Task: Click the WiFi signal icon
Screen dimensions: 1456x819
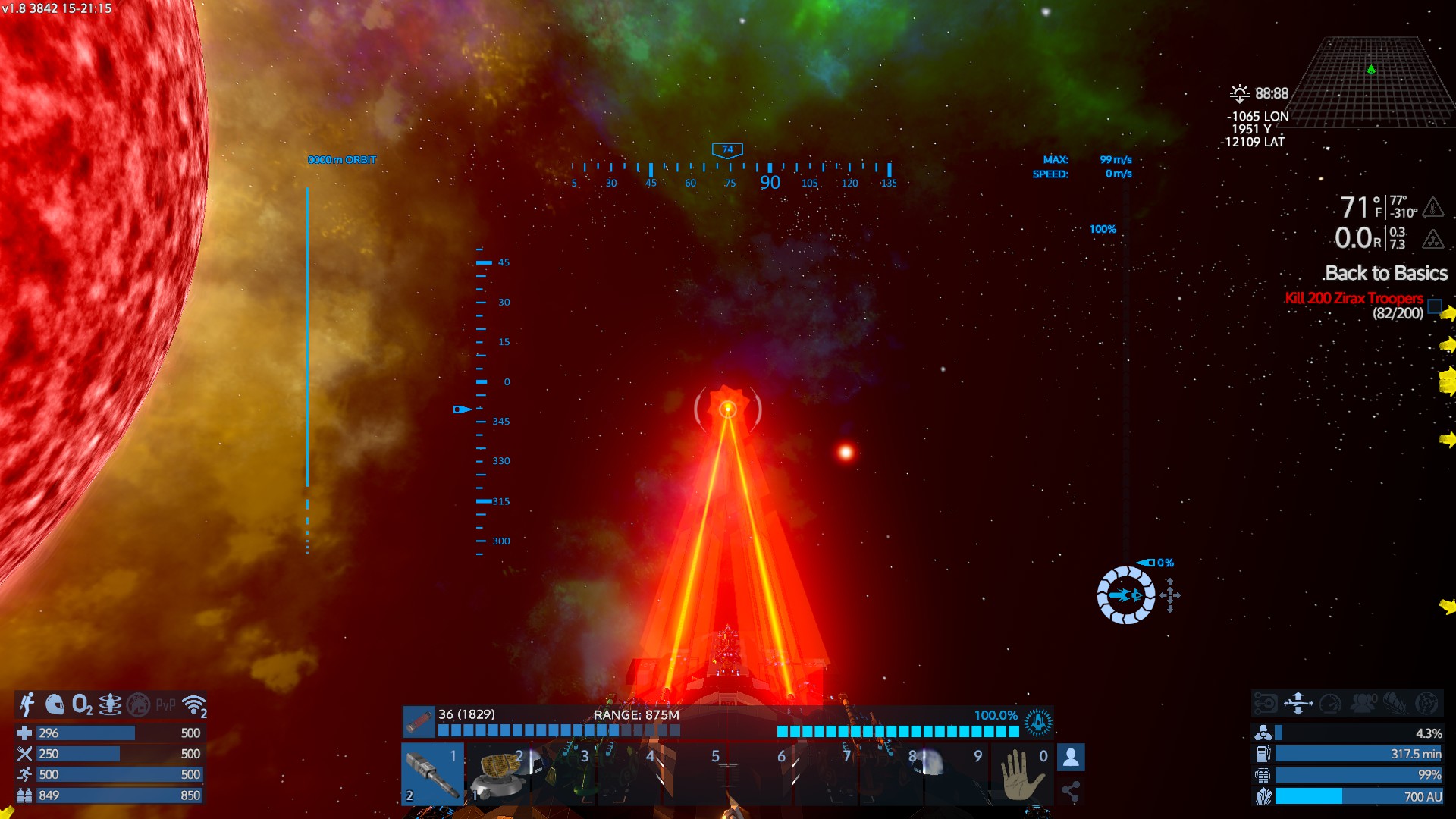Action: pyautogui.click(x=195, y=705)
